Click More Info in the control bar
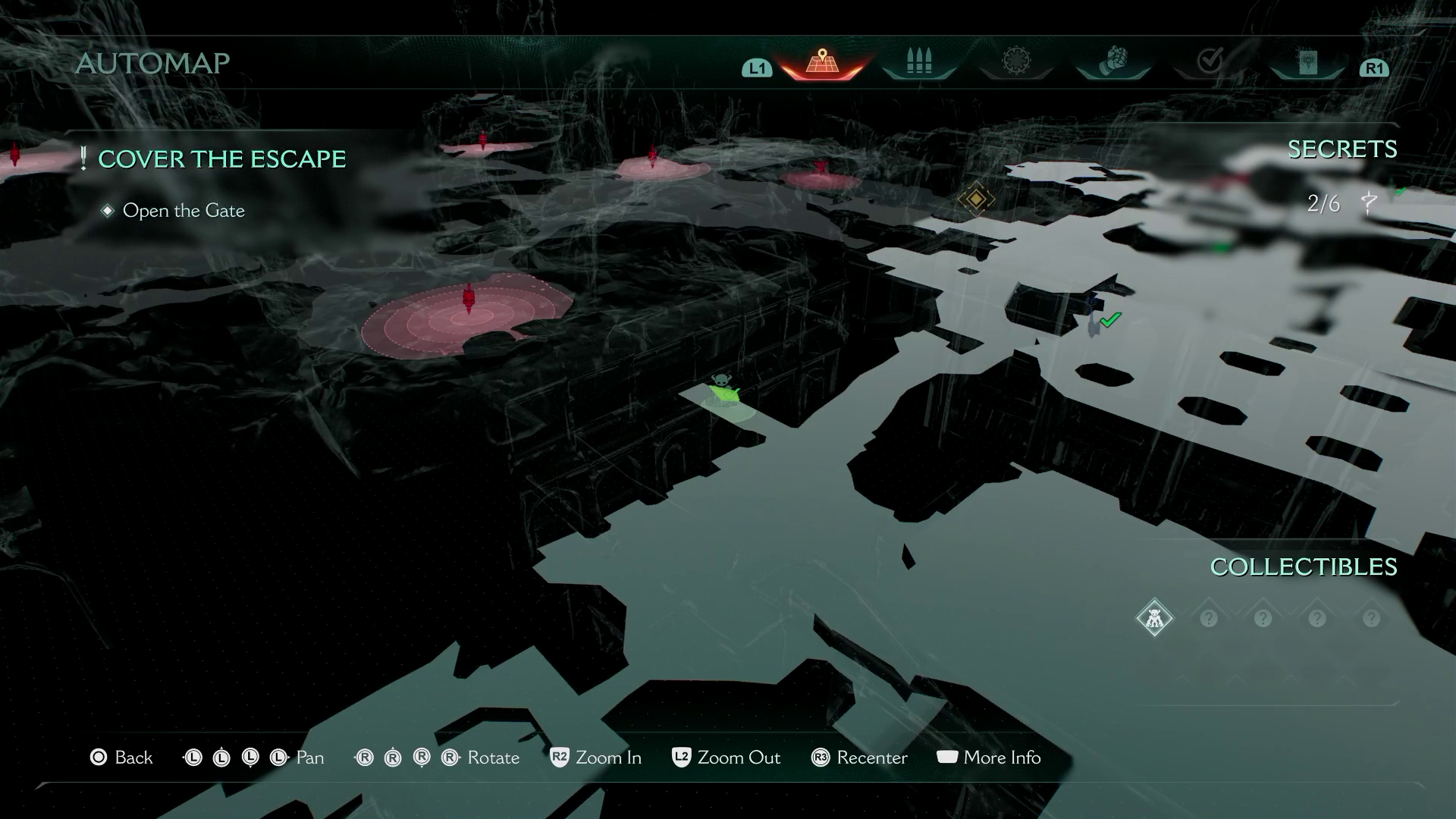Image resolution: width=1456 pixels, height=819 pixels. [988, 758]
